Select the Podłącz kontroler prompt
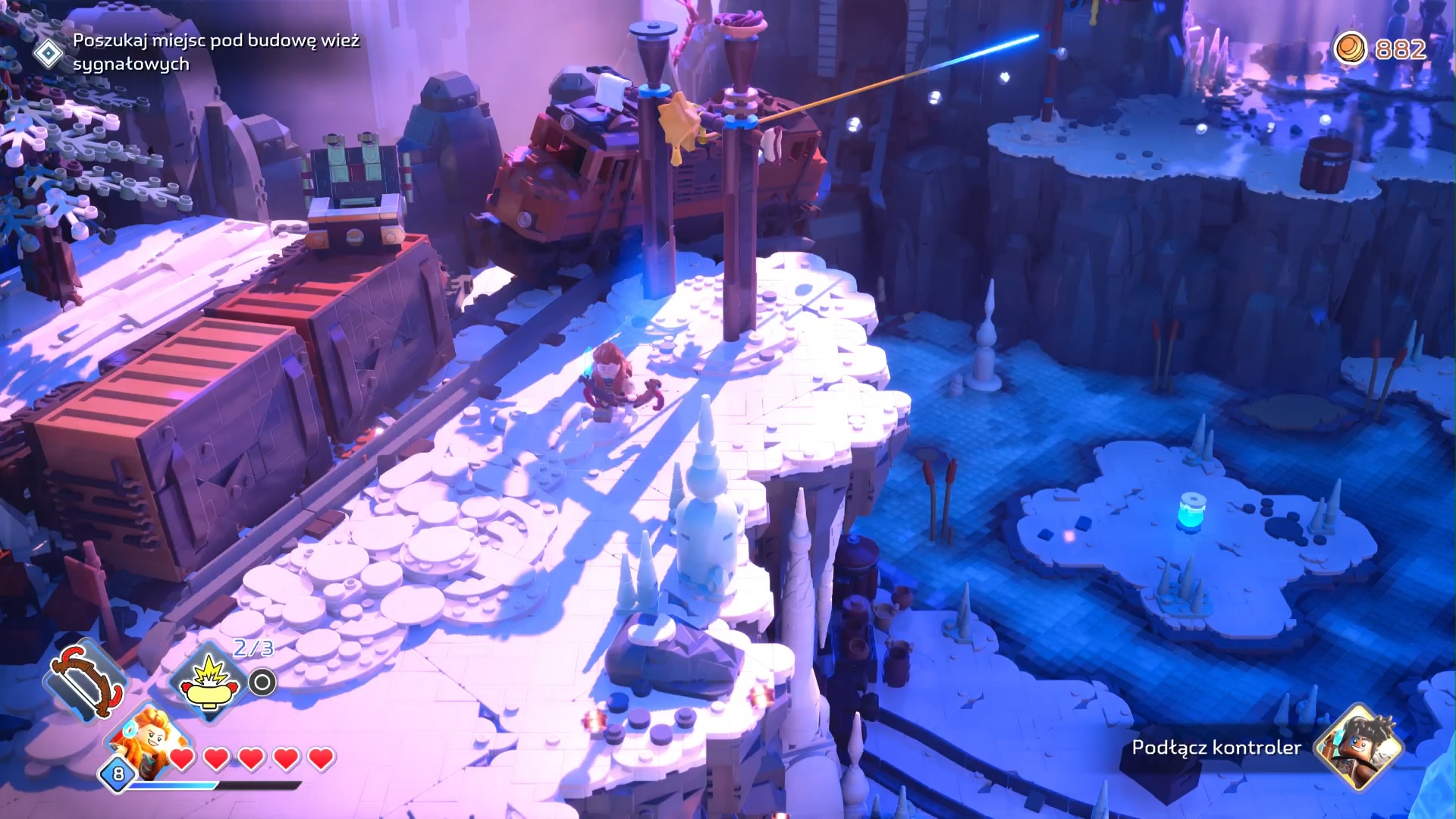 click(1216, 748)
